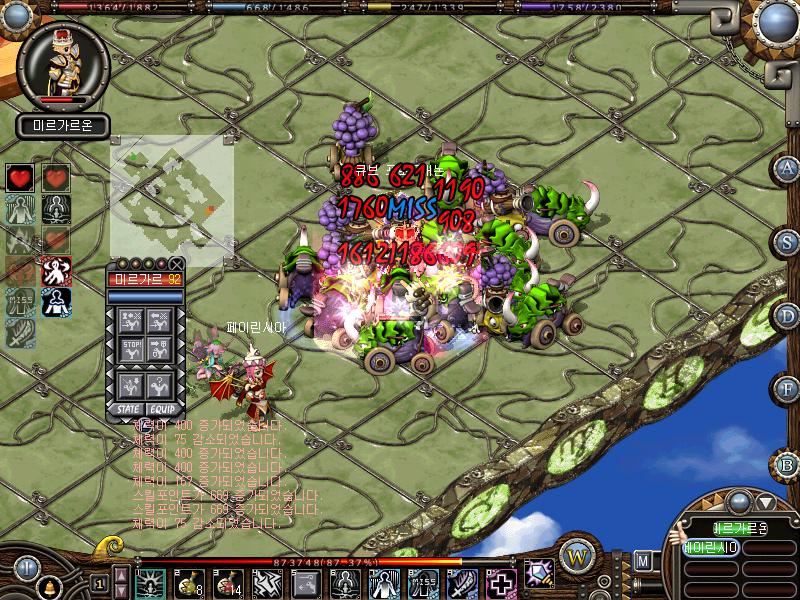
Task: Open the EQUIP panel
Action: (162, 409)
